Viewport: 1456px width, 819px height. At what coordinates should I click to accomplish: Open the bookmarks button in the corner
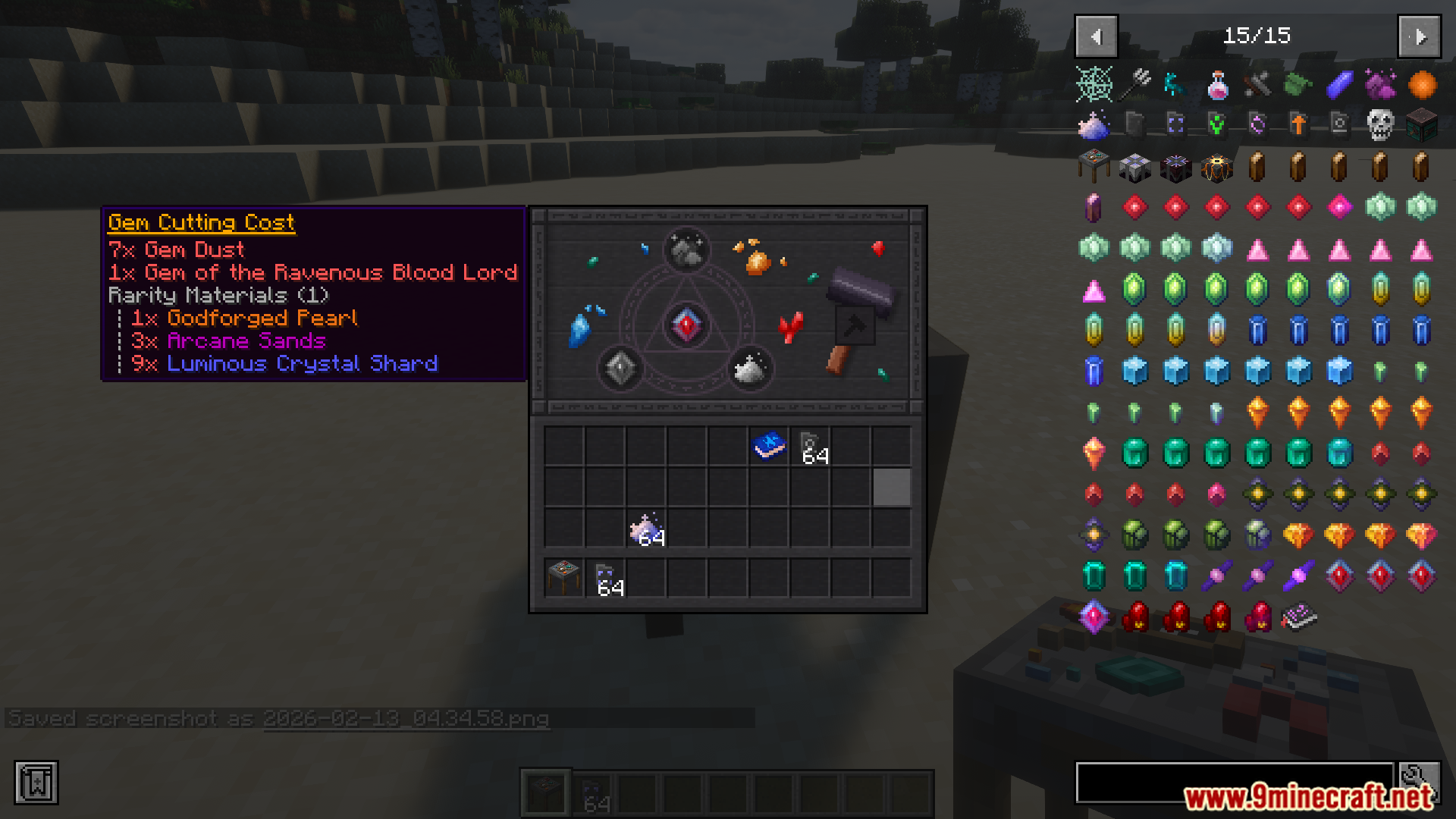tap(36, 783)
